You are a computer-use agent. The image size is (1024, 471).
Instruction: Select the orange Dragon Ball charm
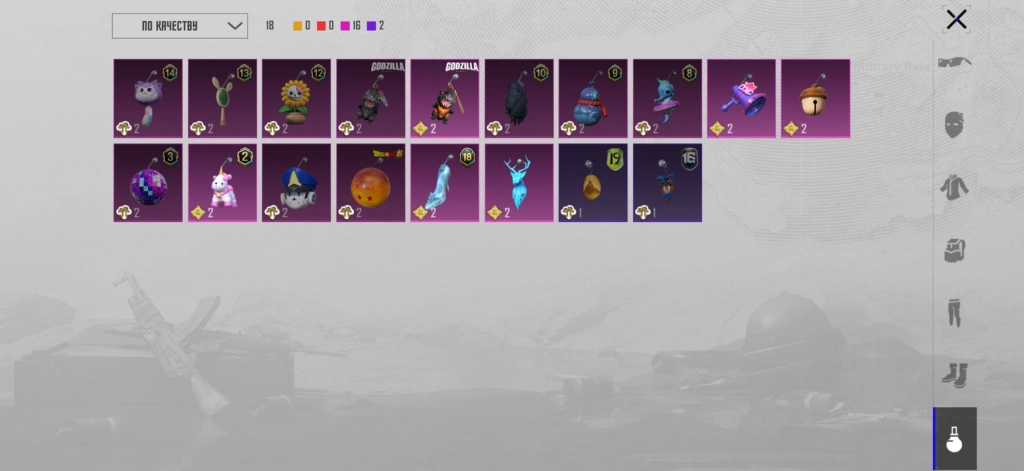[370, 183]
